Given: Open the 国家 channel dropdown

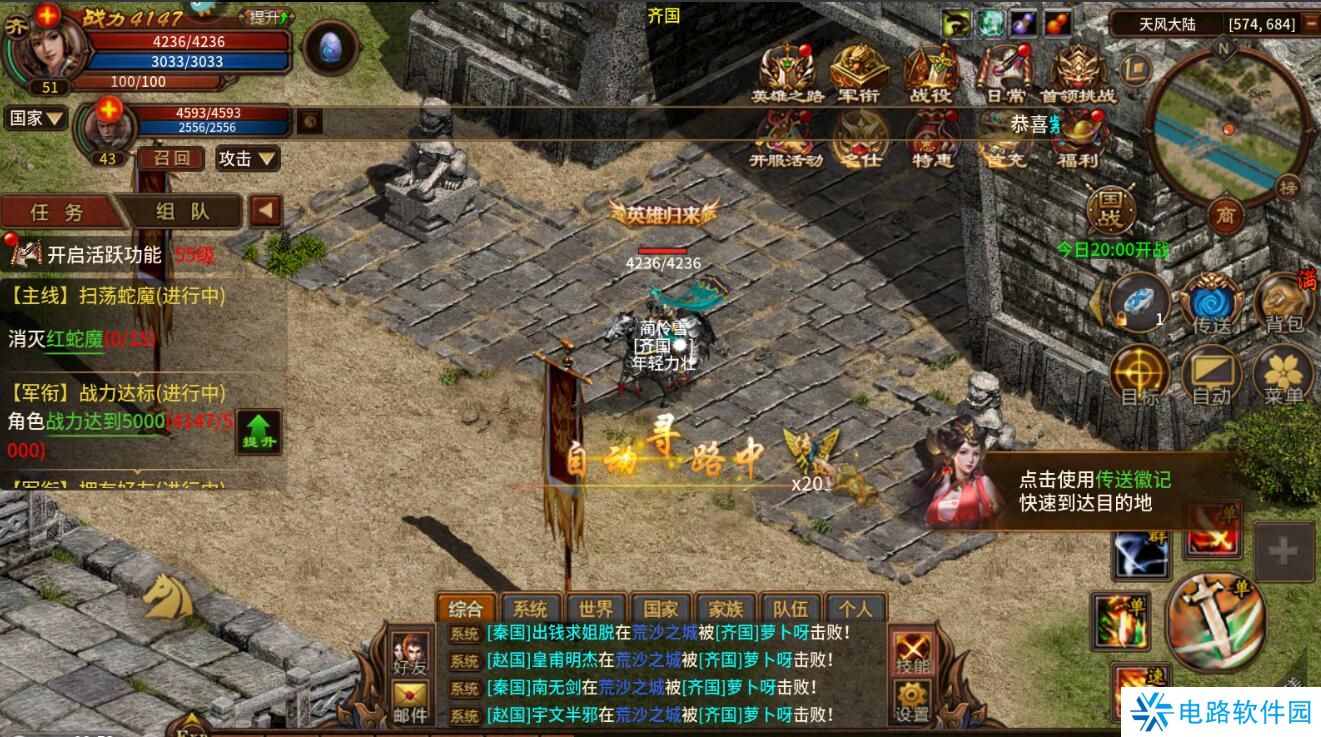Looking at the screenshot, I should [x=36, y=118].
